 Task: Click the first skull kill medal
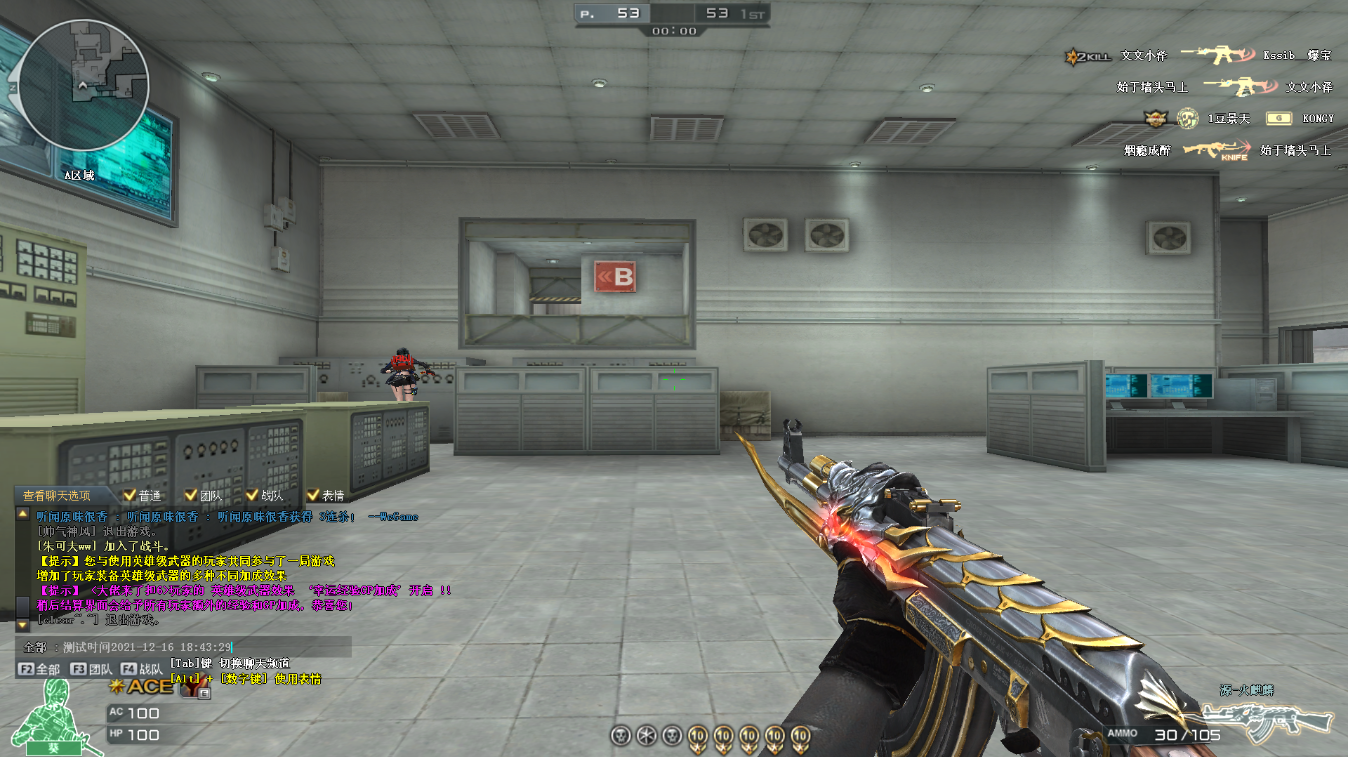[620, 736]
